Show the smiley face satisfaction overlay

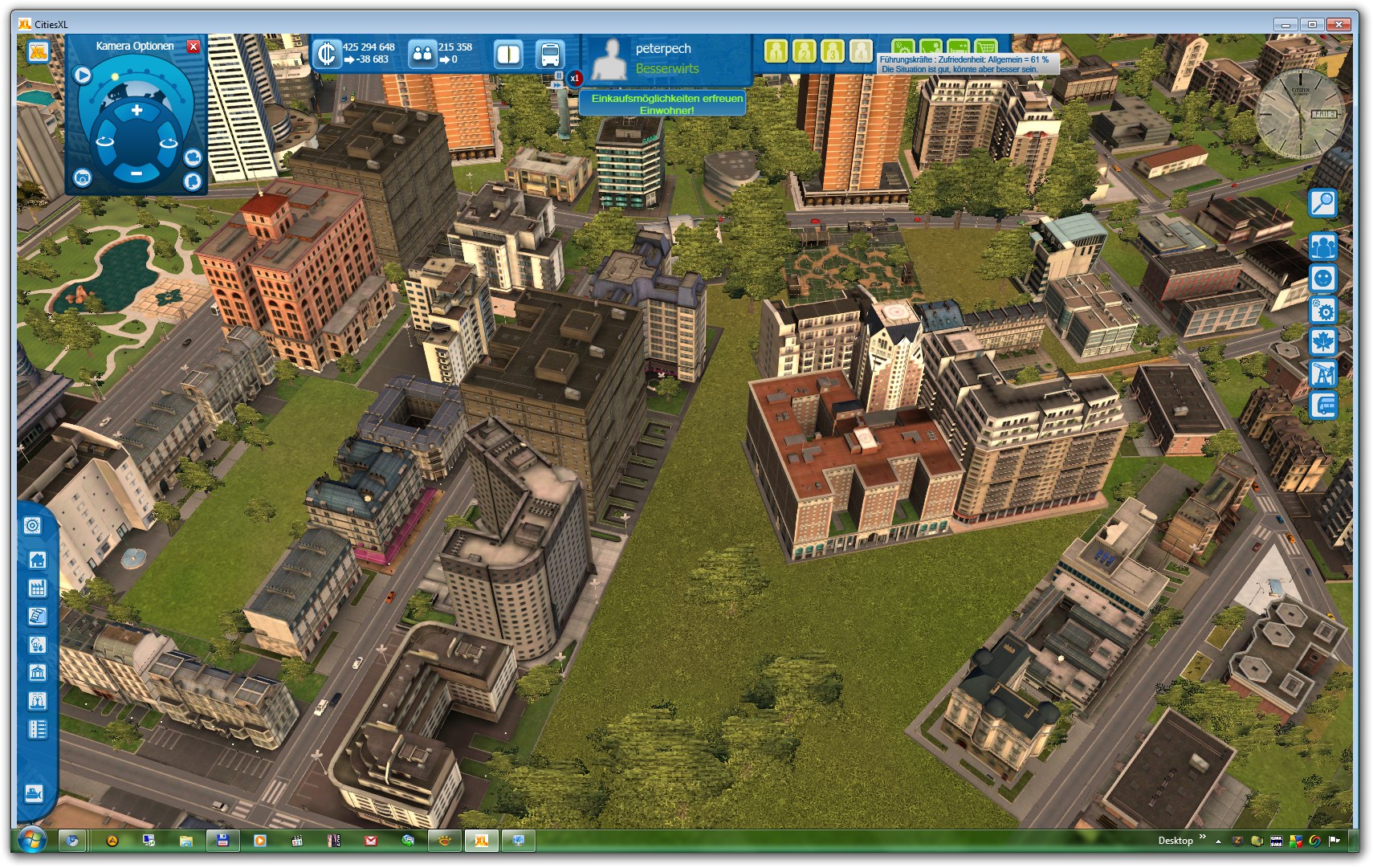pos(1322,279)
